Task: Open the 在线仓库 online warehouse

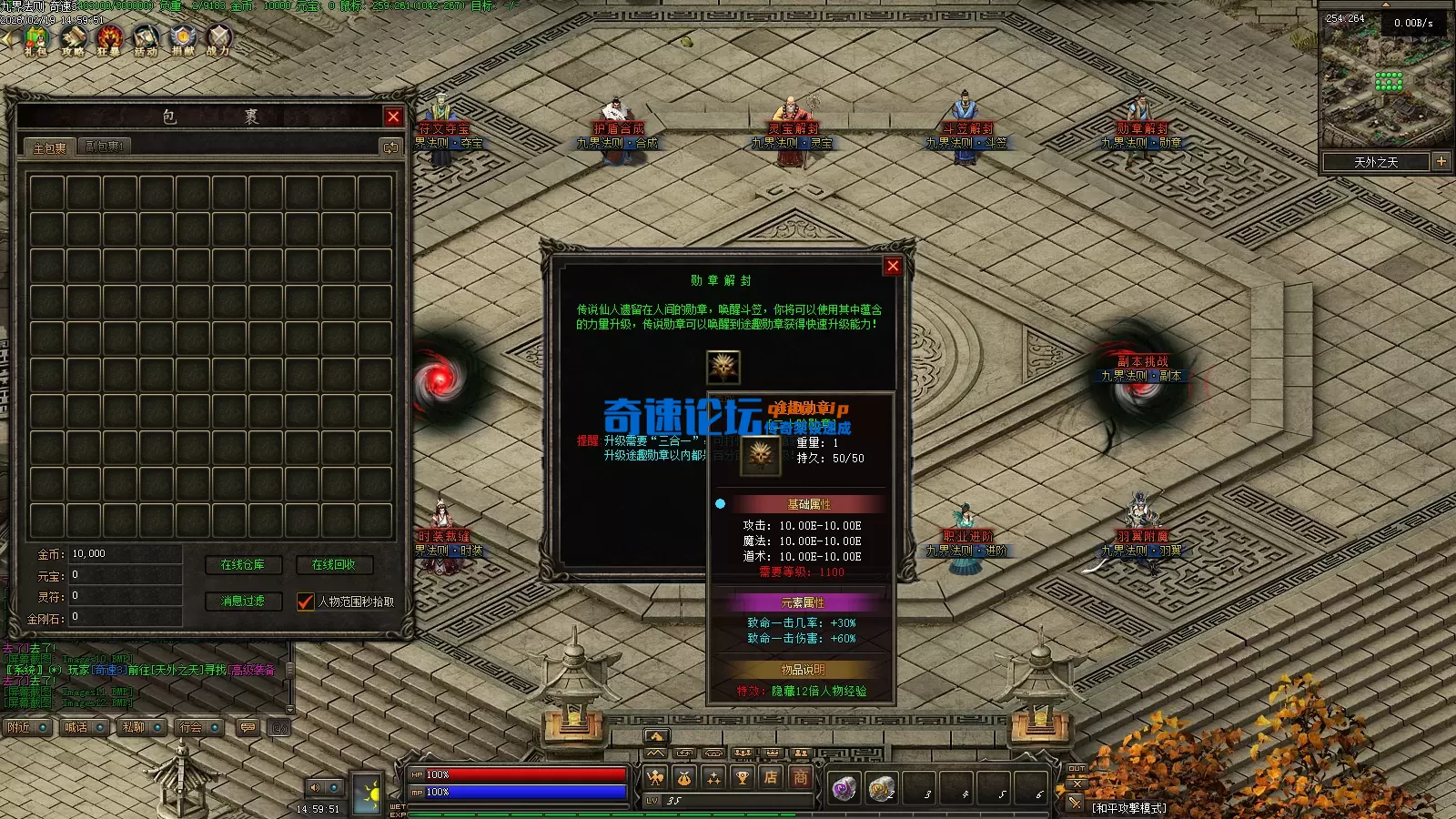Action: pyautogui.click(x=243, y=565)
